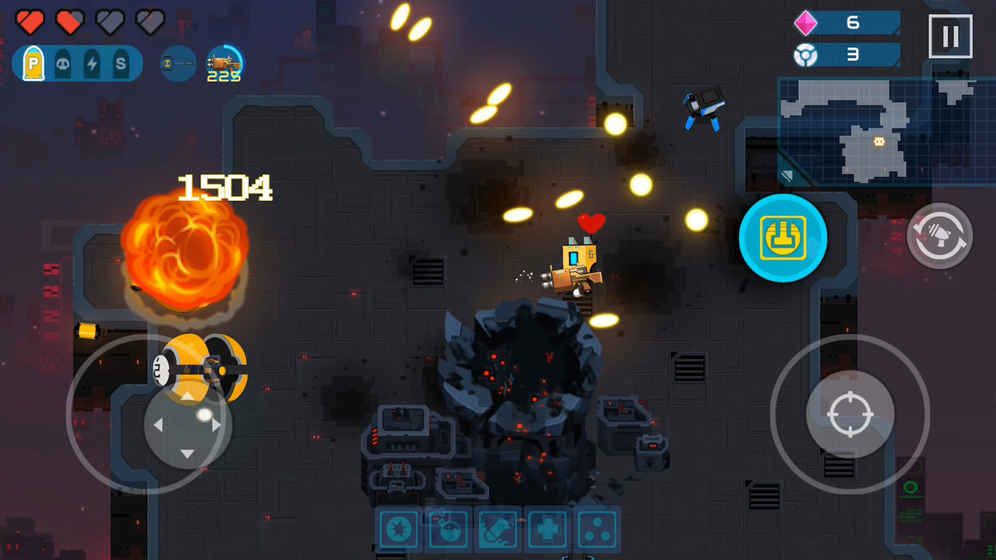Select the skull bullet ammo type
Viewport: 996px width, 560px height.
63,63
